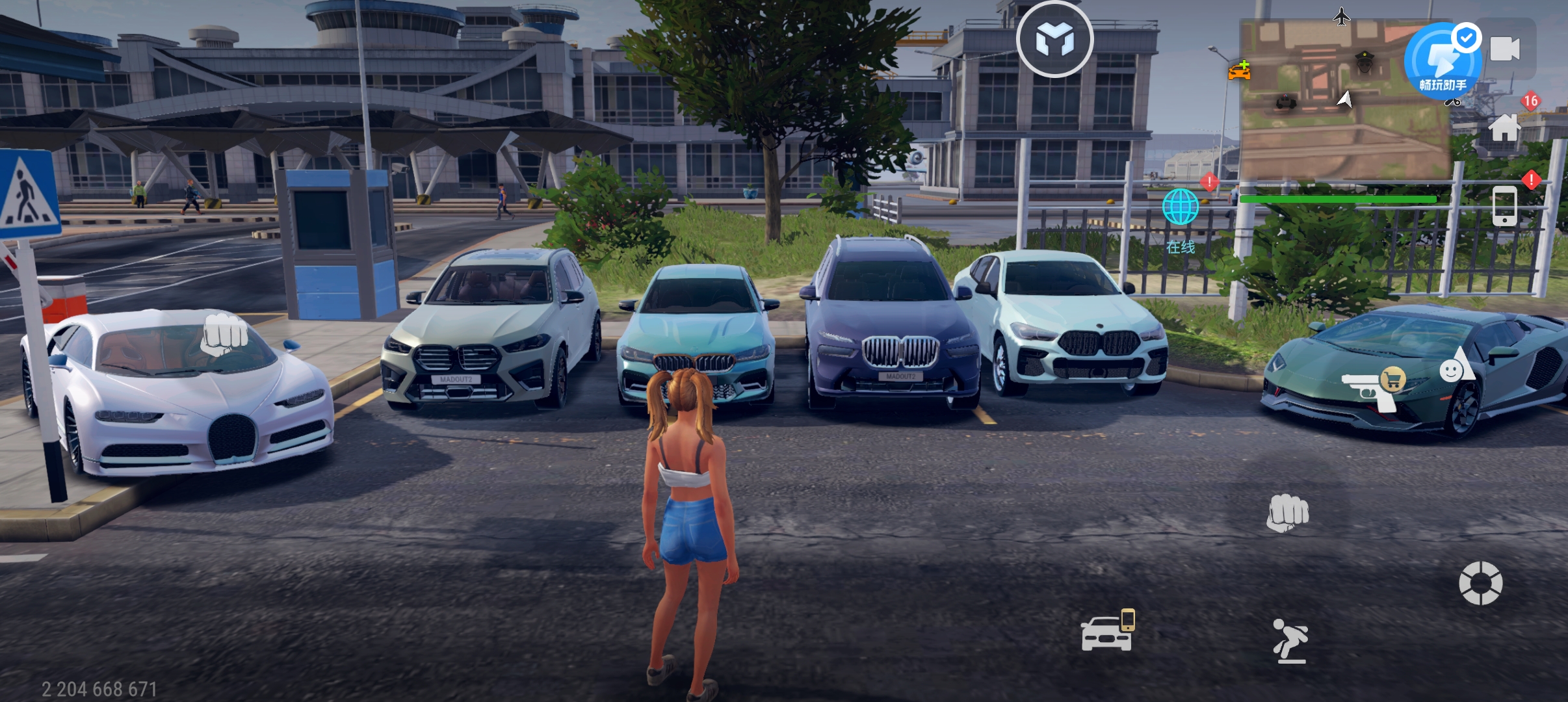Image resolution: width=1568 pixels, height=702 pixels.
Task: Punch with the fist button above the jump icon
Action: (1287, 513)
